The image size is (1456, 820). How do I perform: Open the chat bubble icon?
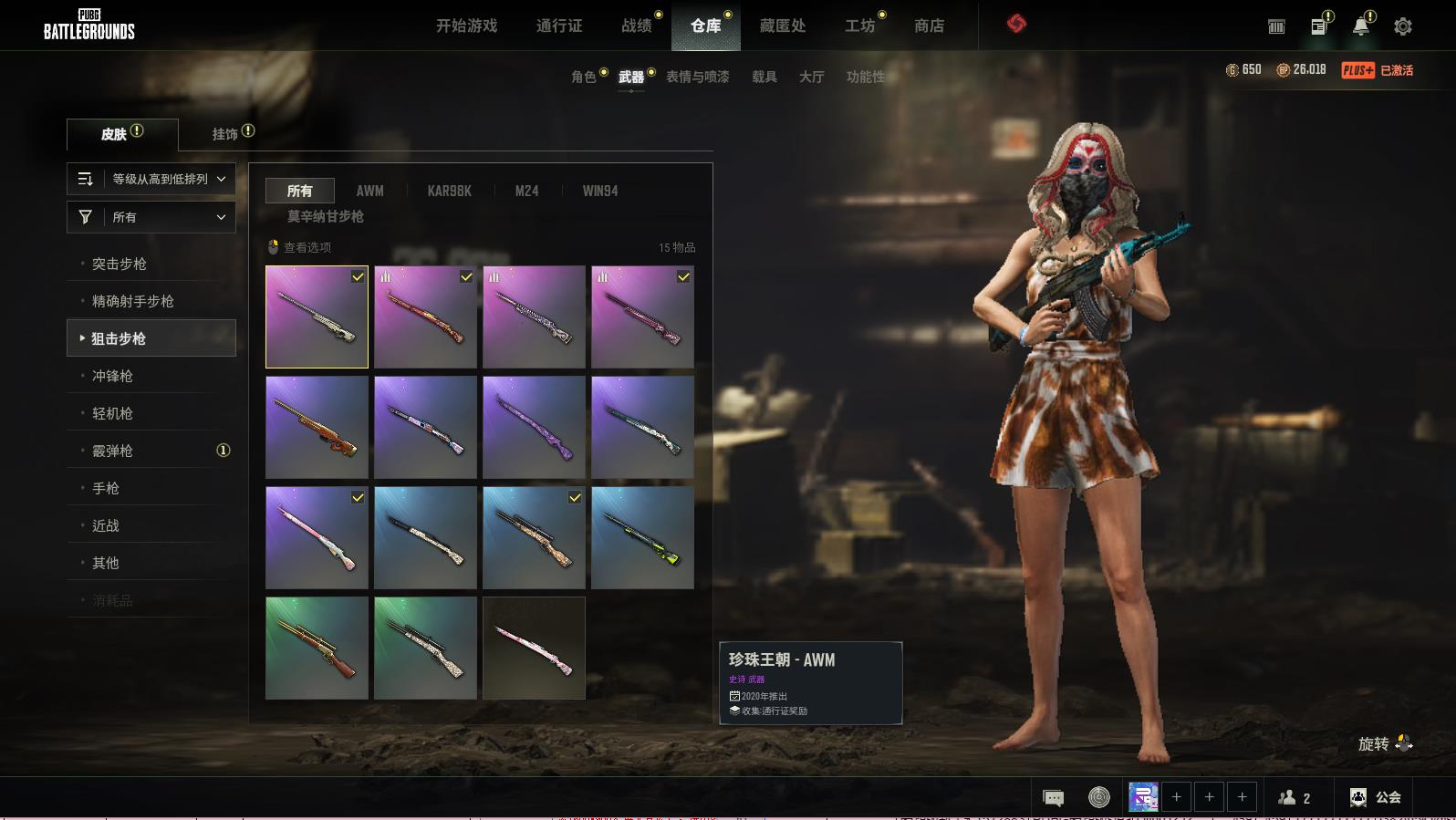tap(1053, 798)
